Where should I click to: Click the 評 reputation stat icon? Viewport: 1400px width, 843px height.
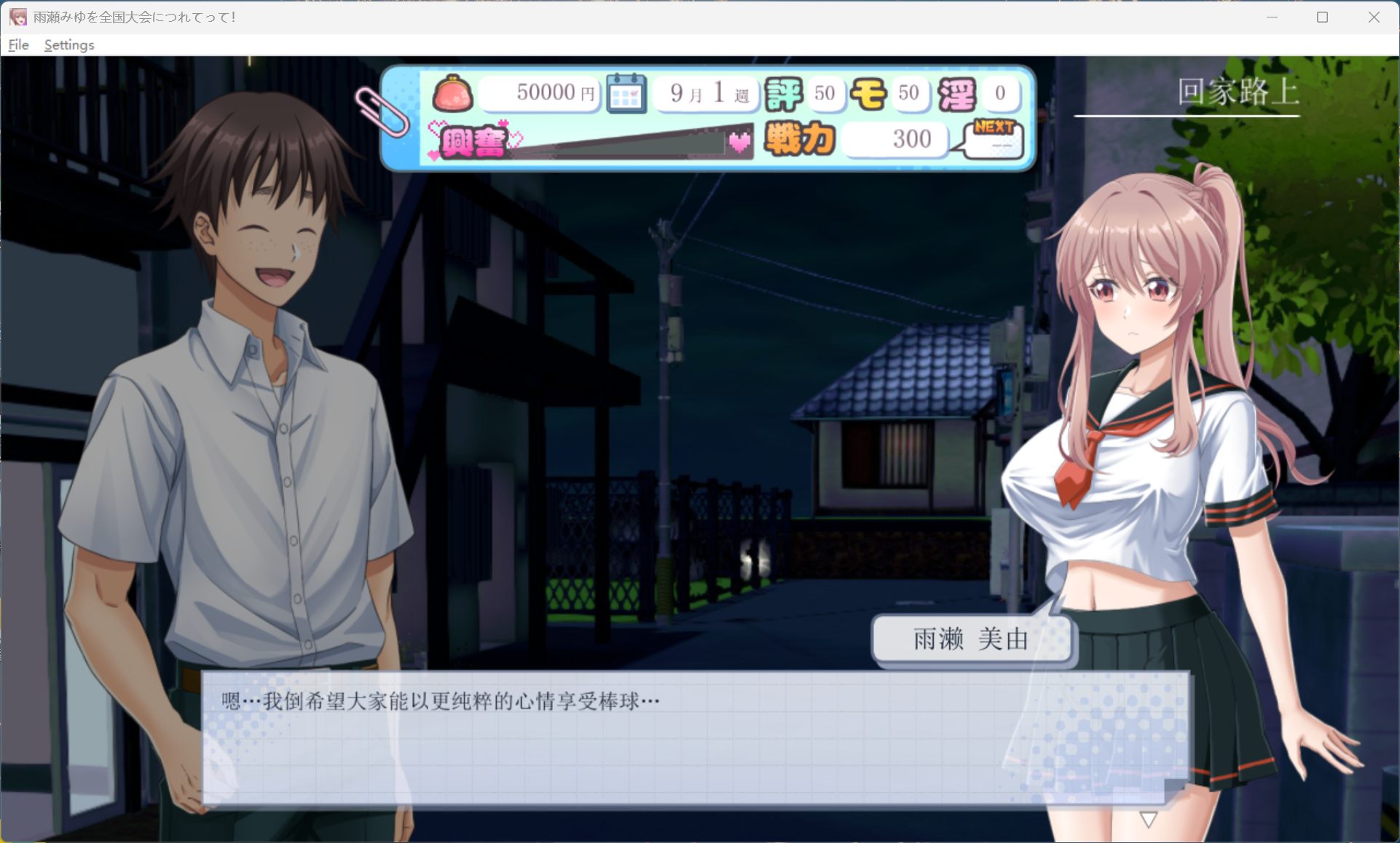(x=785, y=93)
